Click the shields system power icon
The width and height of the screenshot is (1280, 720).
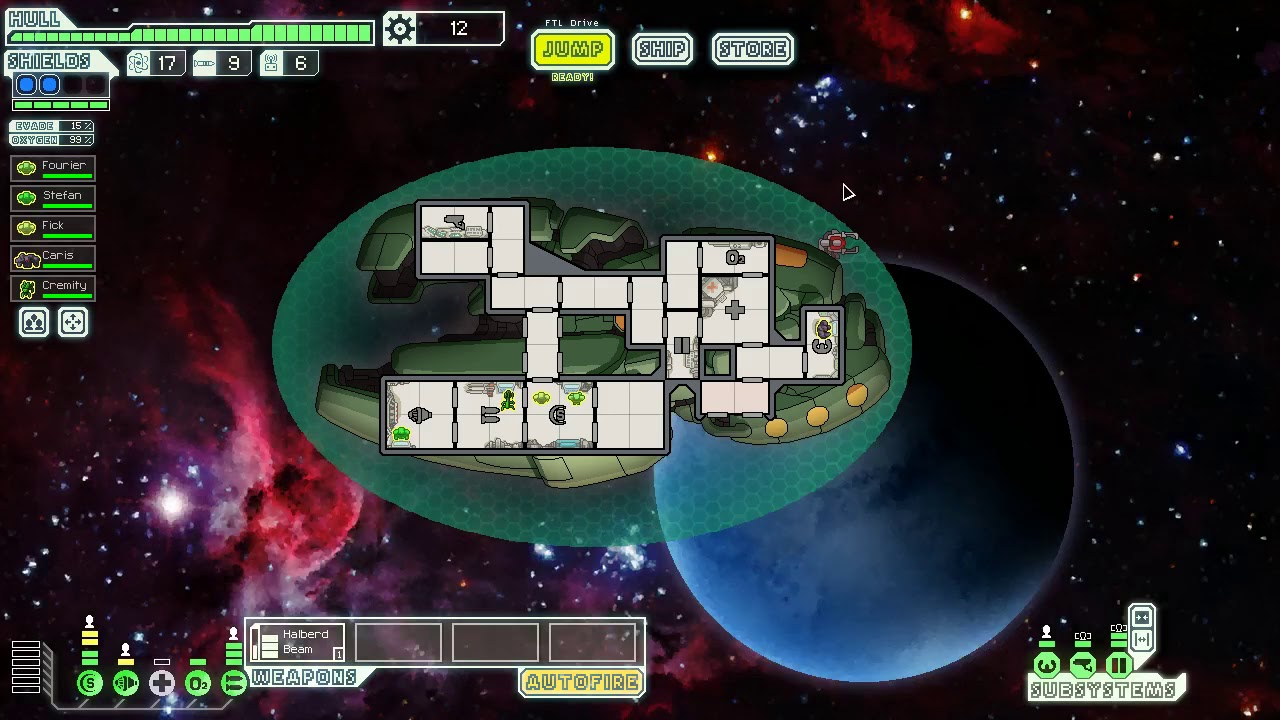click(x=90, y=684)
